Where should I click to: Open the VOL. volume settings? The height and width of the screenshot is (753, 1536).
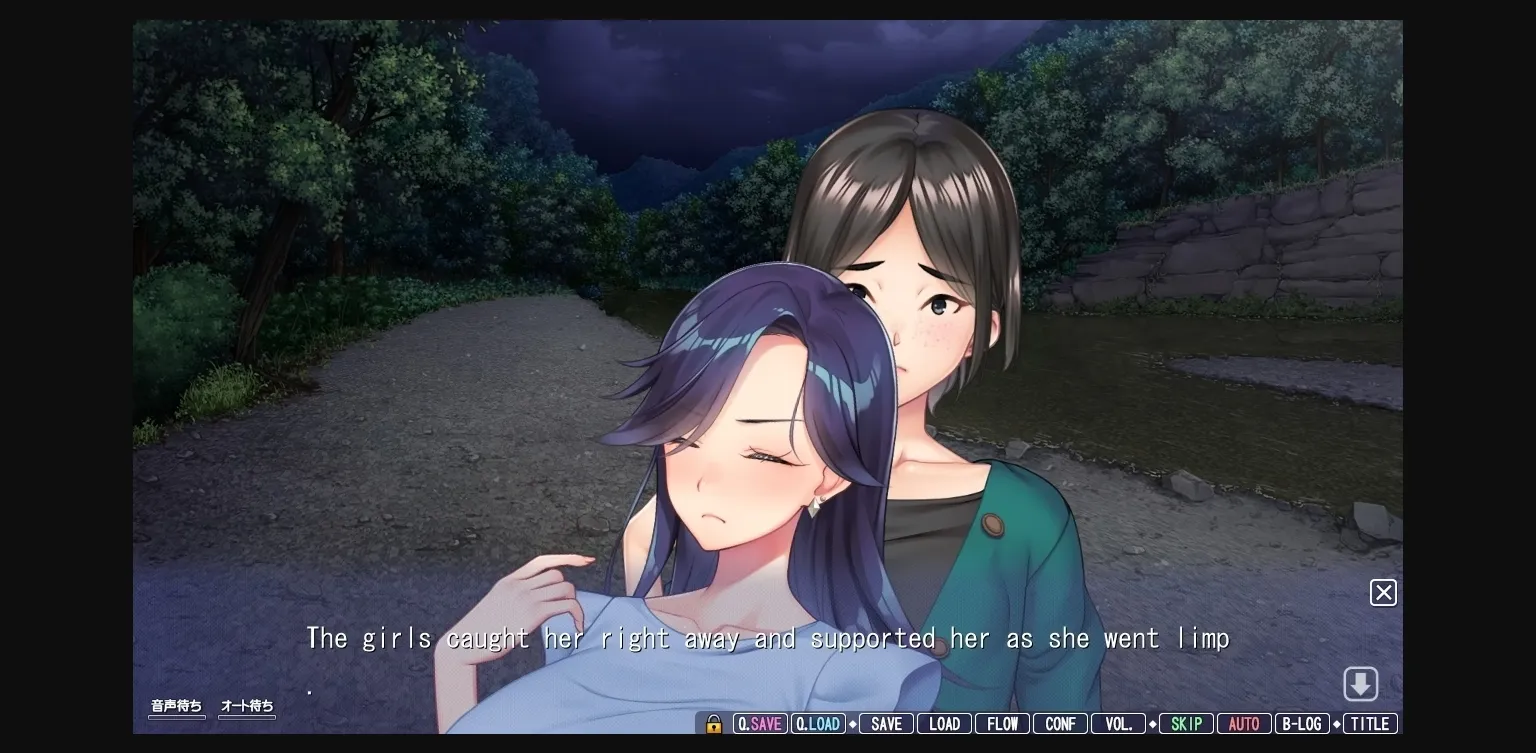1118,723
